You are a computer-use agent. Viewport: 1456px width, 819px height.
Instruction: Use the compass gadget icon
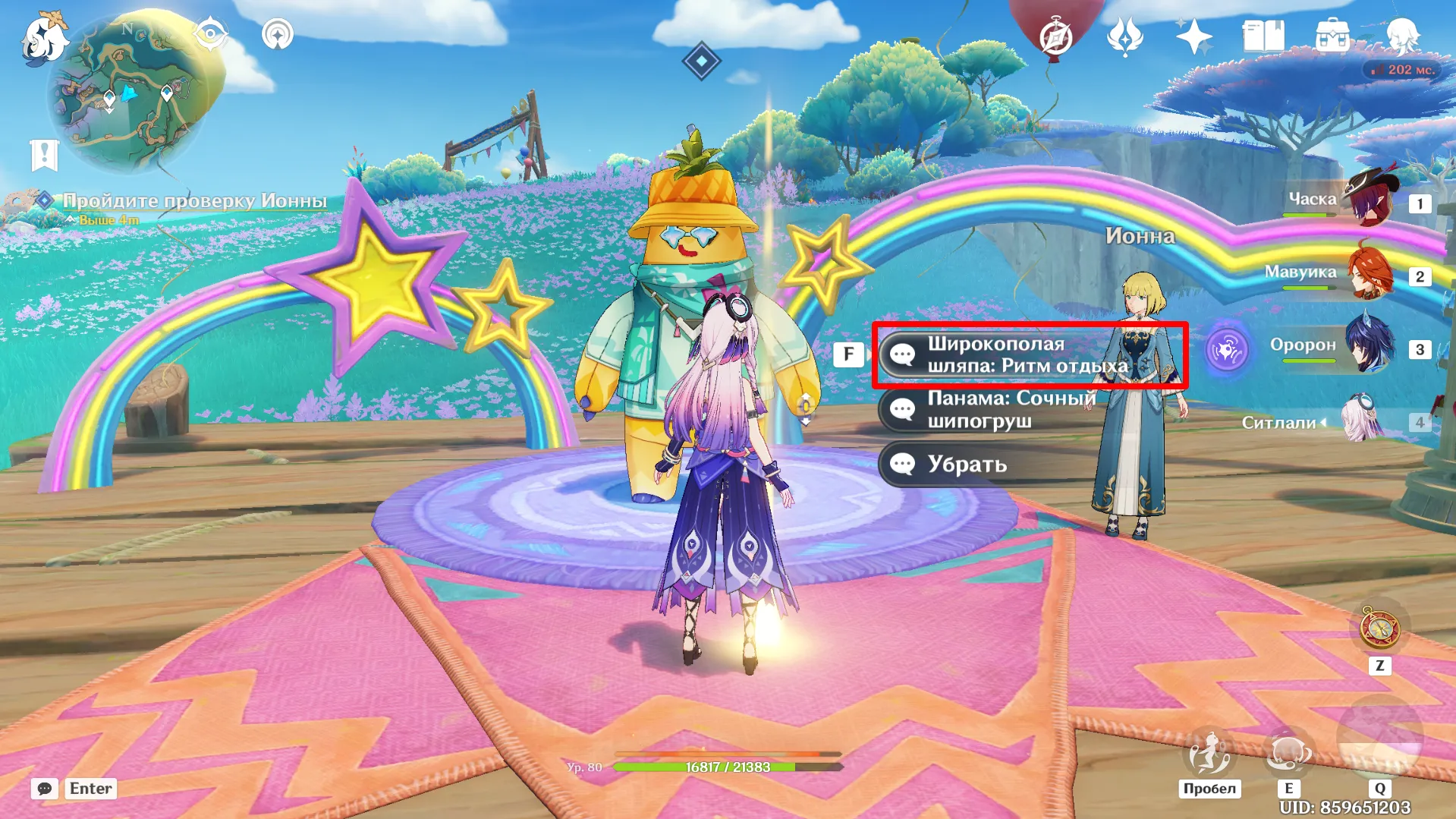pos(1379,628)
